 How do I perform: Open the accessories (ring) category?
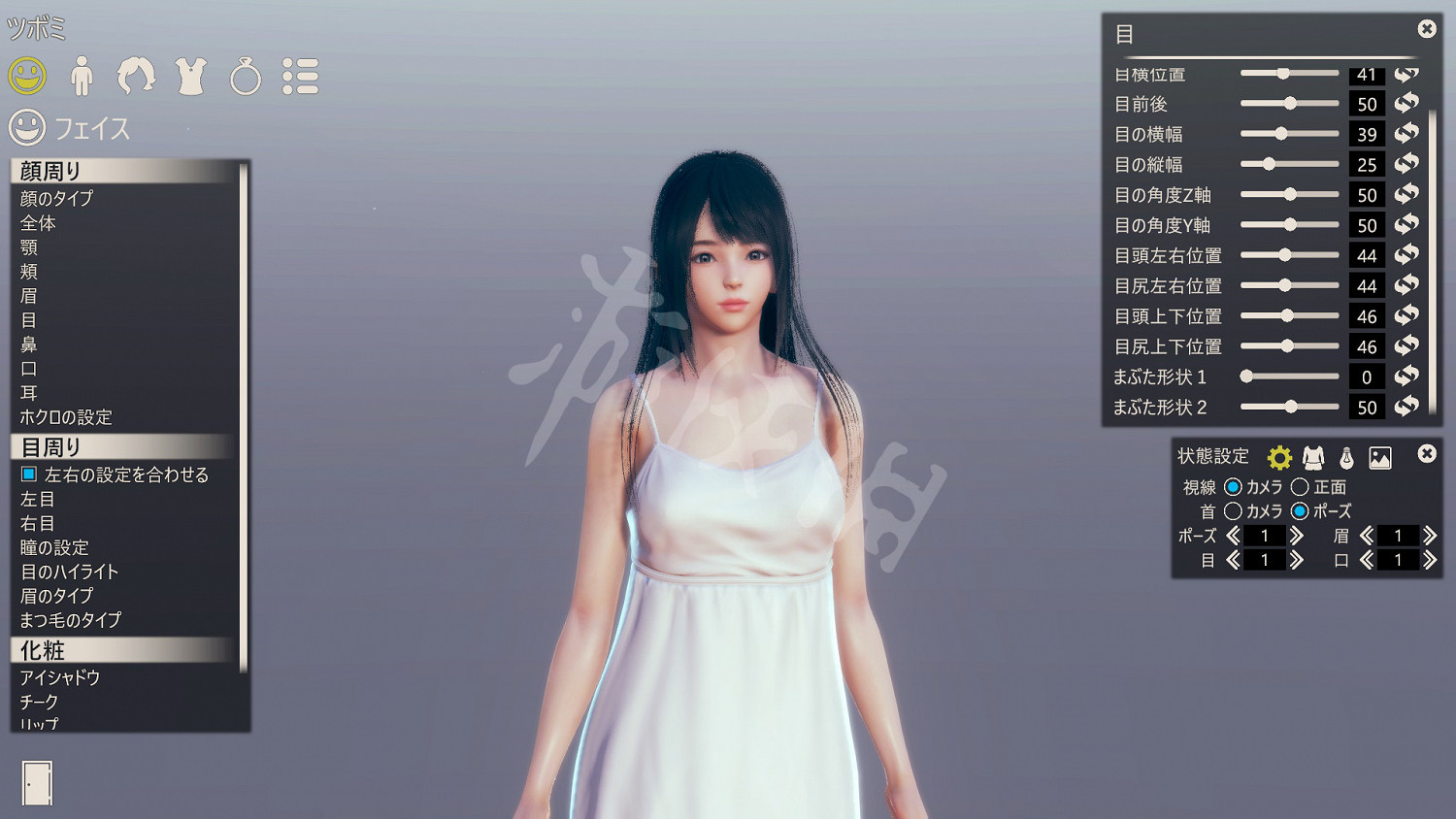(247, 75)
